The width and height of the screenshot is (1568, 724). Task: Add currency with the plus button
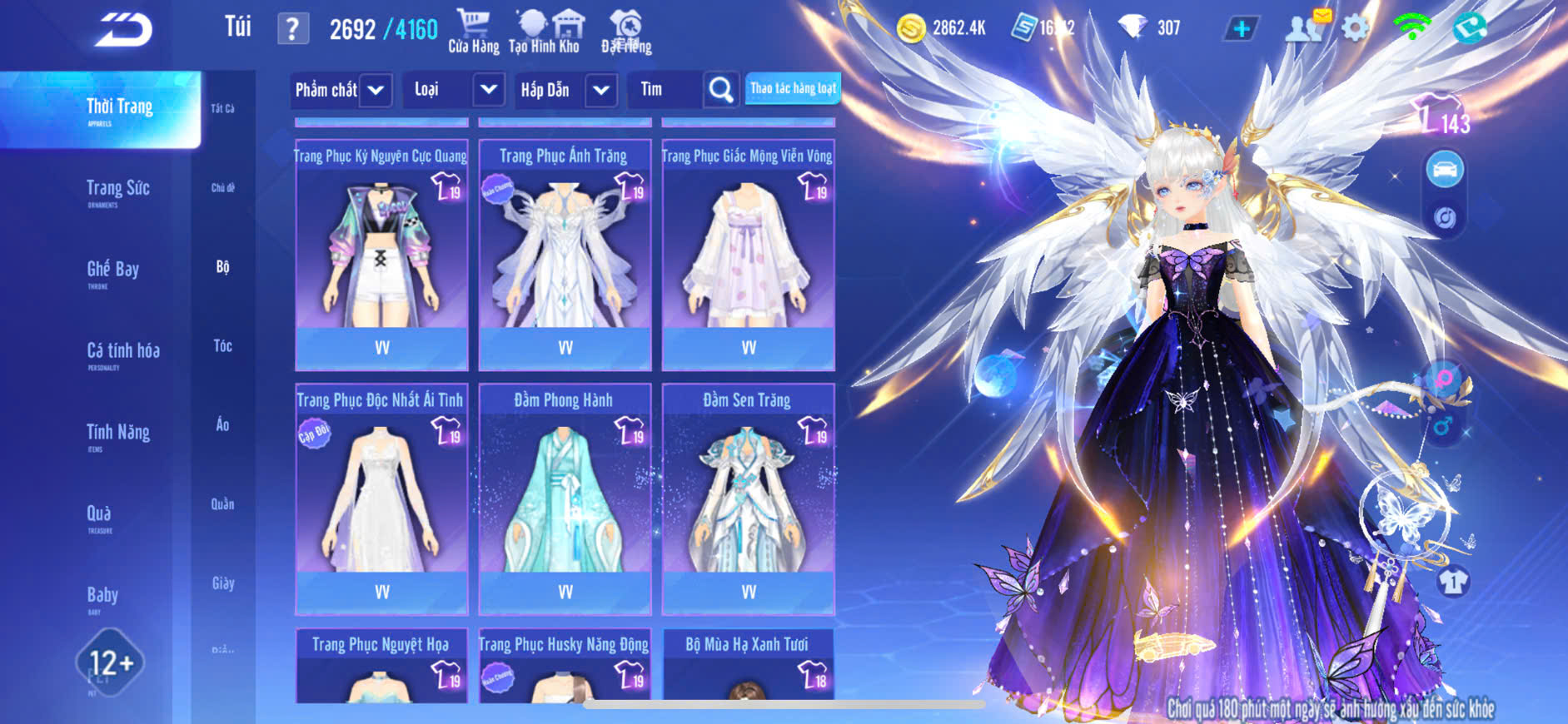(x=1241, y=28)
